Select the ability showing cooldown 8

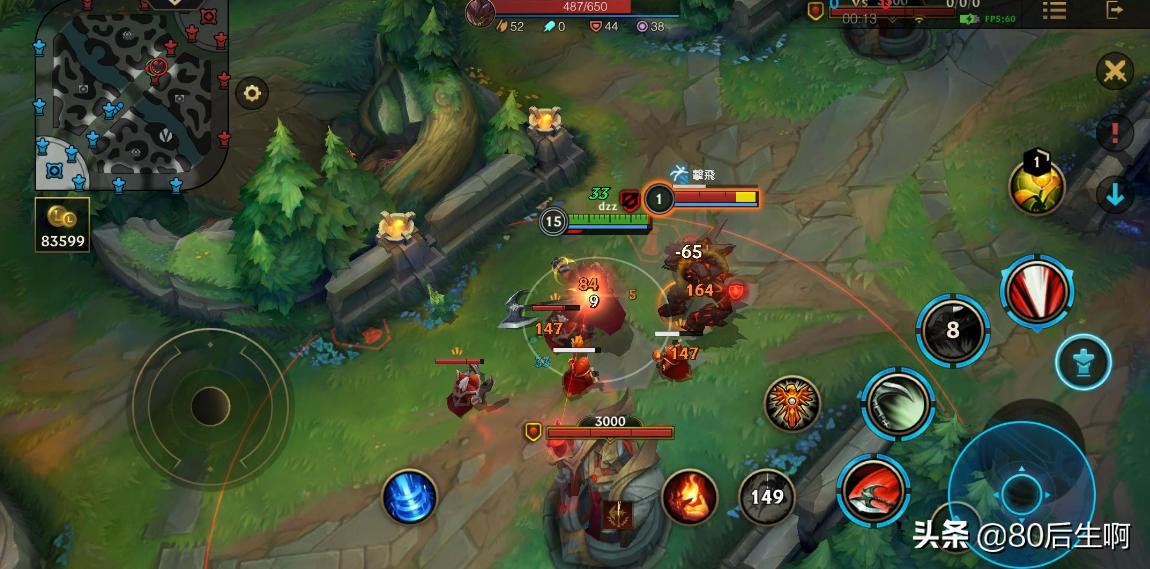(x=952, y=330)
